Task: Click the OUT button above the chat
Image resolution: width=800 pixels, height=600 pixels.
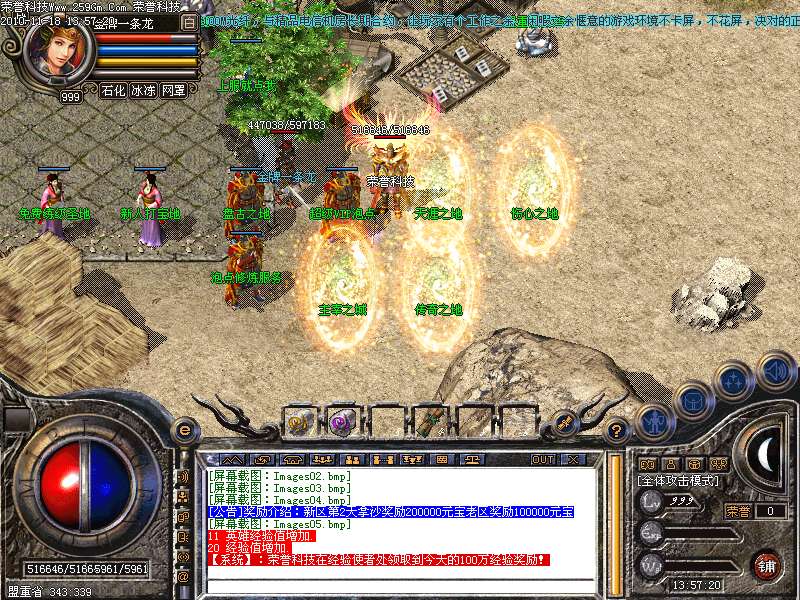Action: [x=542, y=459]
